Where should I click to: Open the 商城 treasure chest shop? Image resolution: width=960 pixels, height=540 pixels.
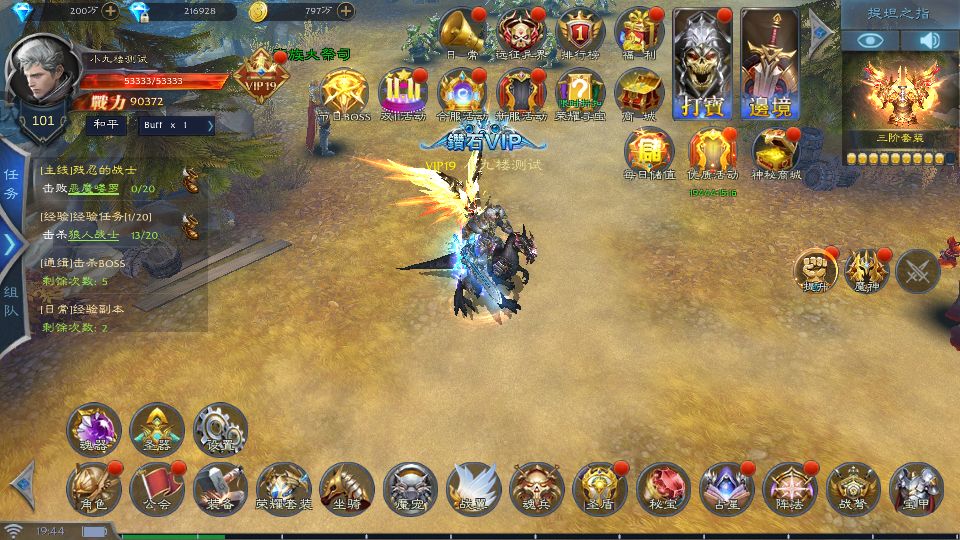640,95
